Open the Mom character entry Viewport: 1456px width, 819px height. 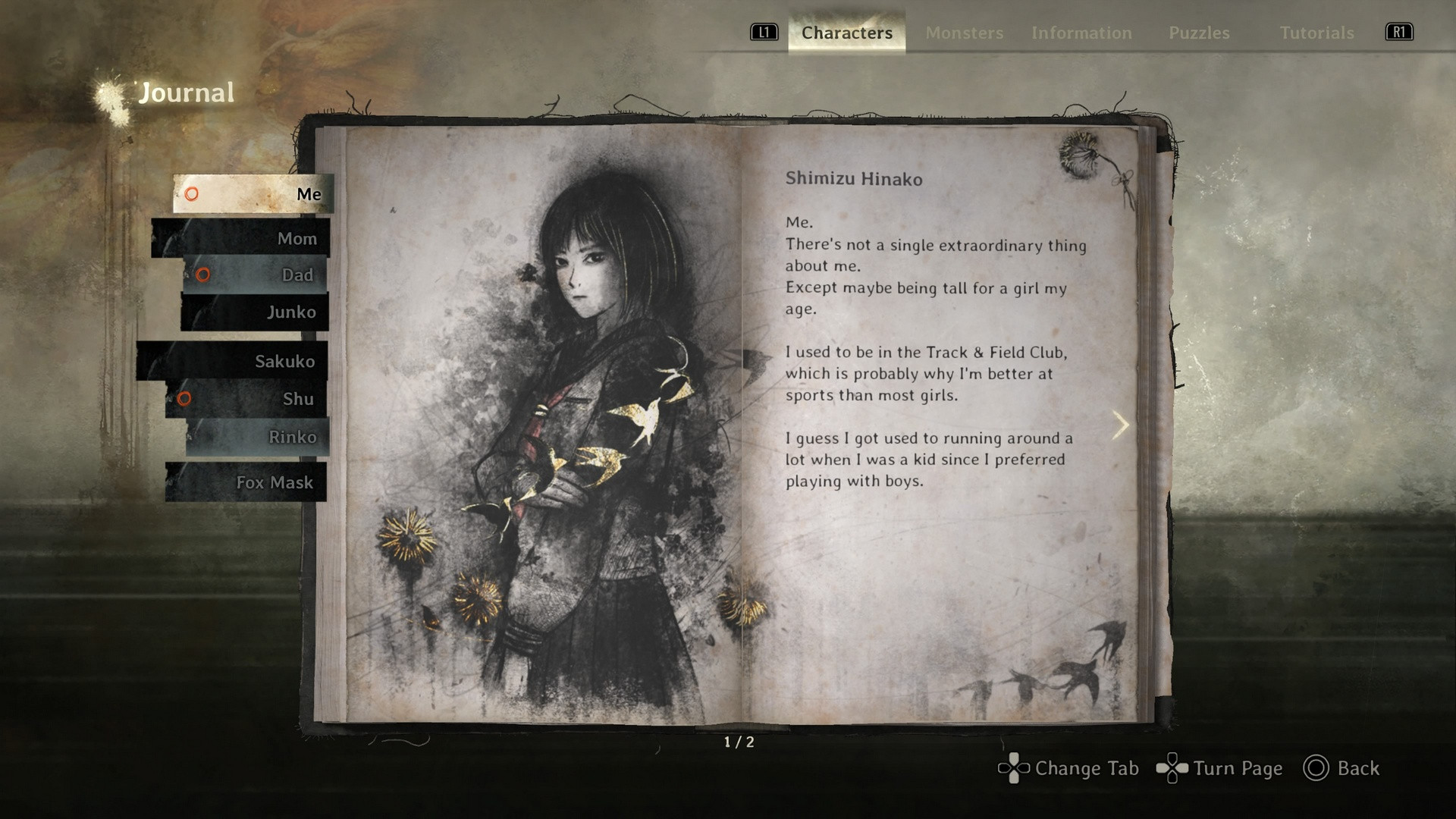(x=241, y=238)
